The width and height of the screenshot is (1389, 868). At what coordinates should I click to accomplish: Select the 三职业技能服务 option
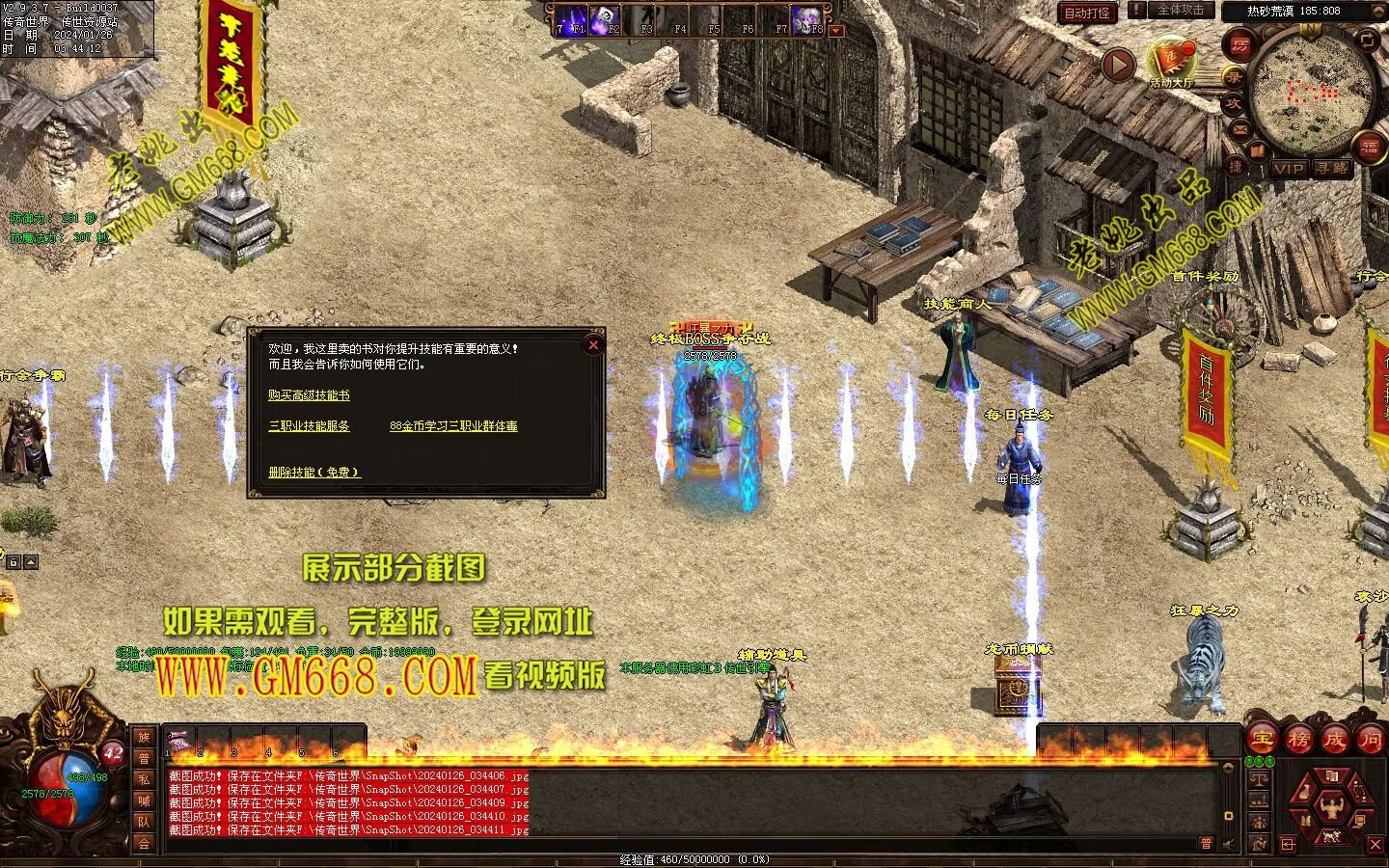tap(309, 425)
